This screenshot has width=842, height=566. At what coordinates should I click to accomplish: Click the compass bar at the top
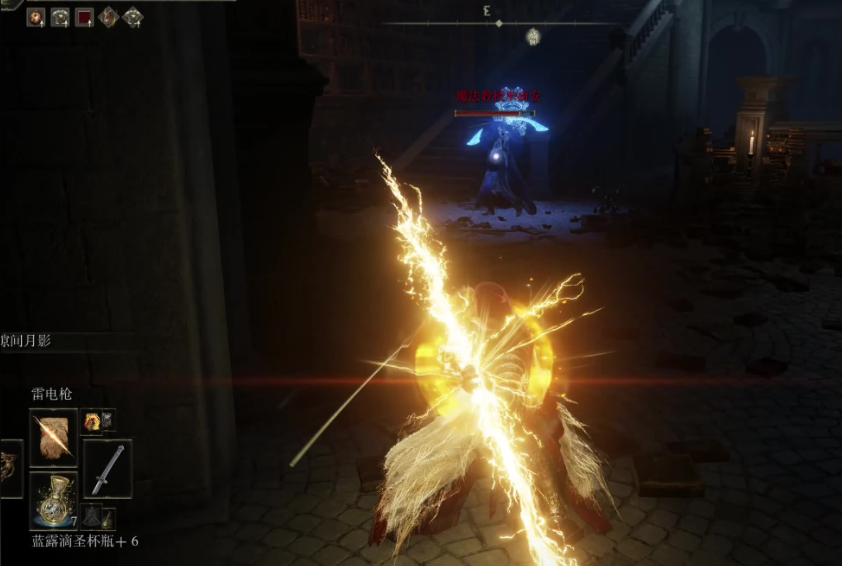pos(498,23)
